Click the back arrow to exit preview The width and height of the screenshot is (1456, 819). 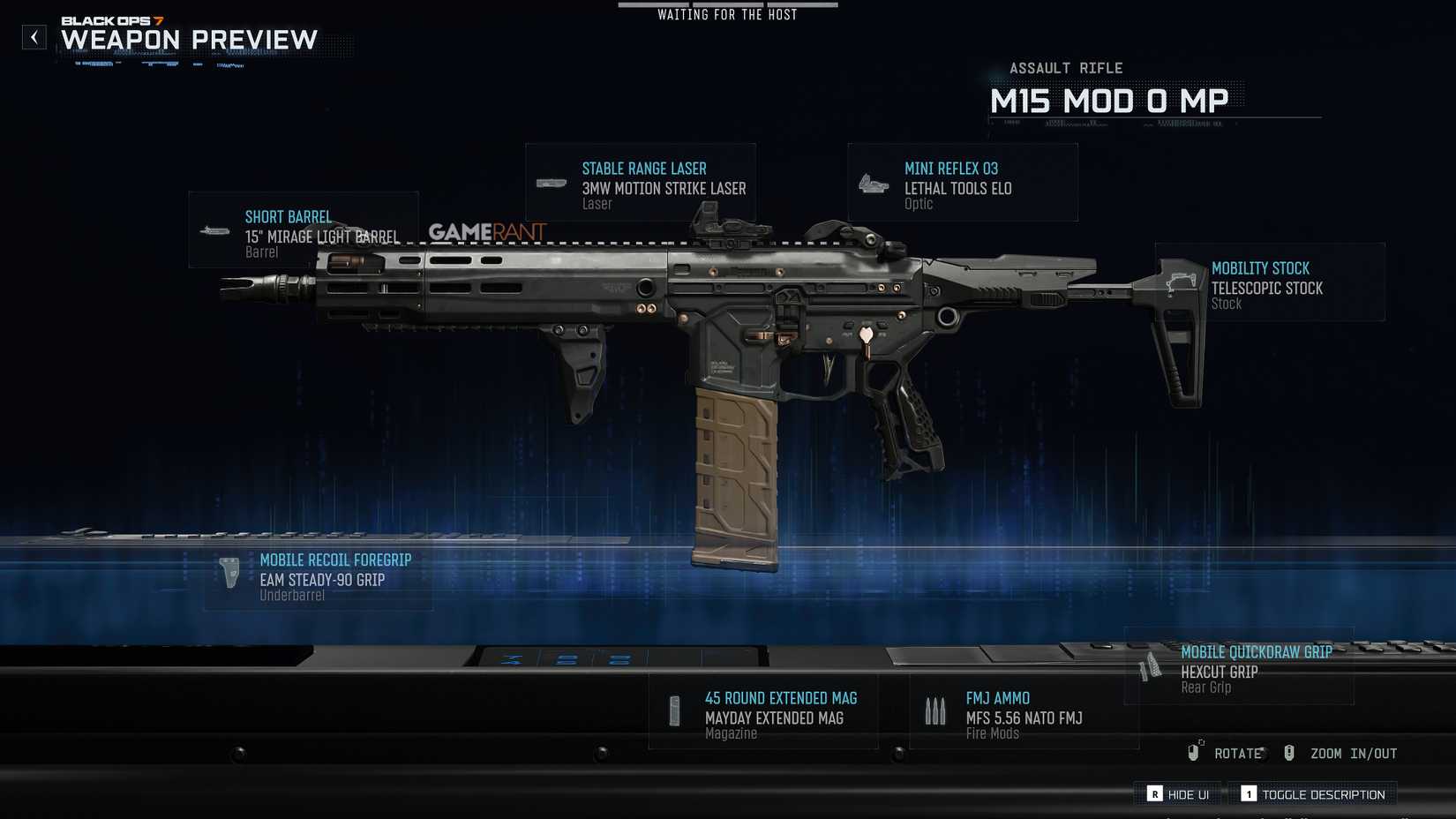(34, 37)
